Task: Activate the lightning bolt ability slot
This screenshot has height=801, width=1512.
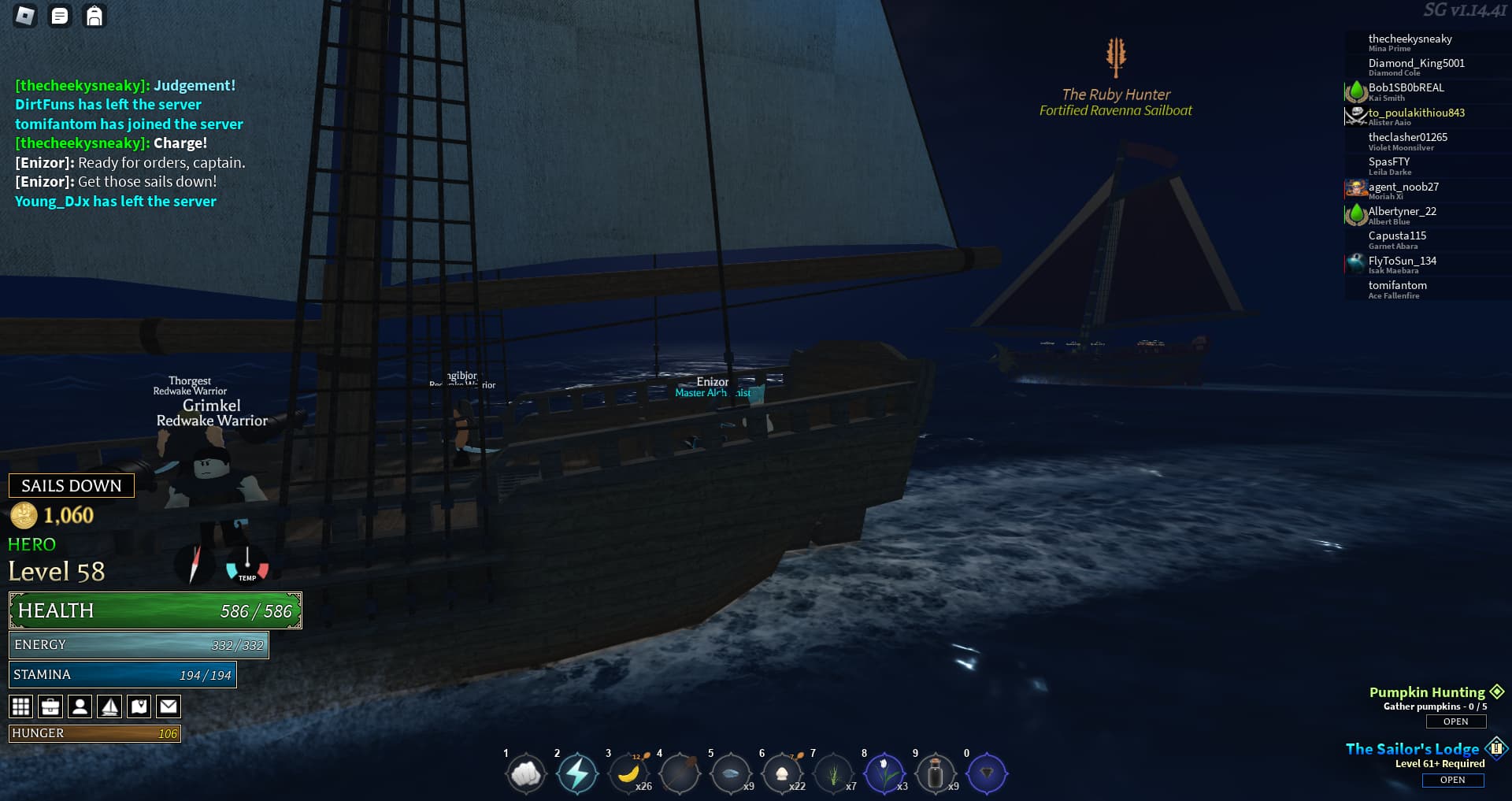Action: pyautogui.click(x=577, y=774)
